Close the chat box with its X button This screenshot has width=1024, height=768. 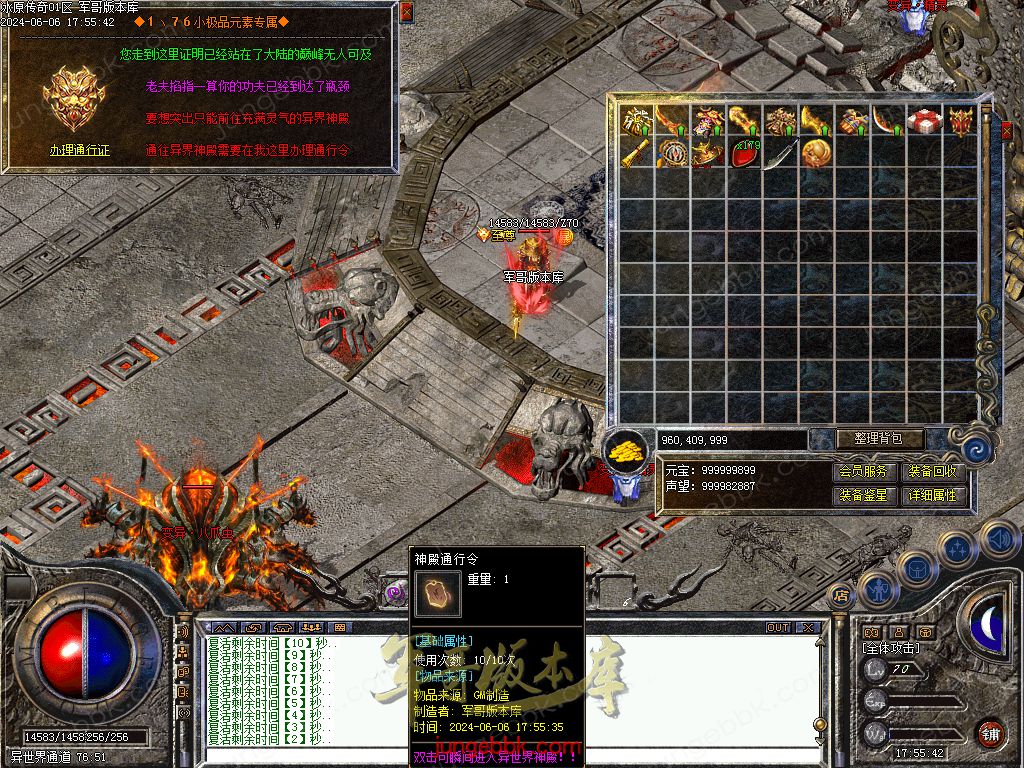pos(807,628)
